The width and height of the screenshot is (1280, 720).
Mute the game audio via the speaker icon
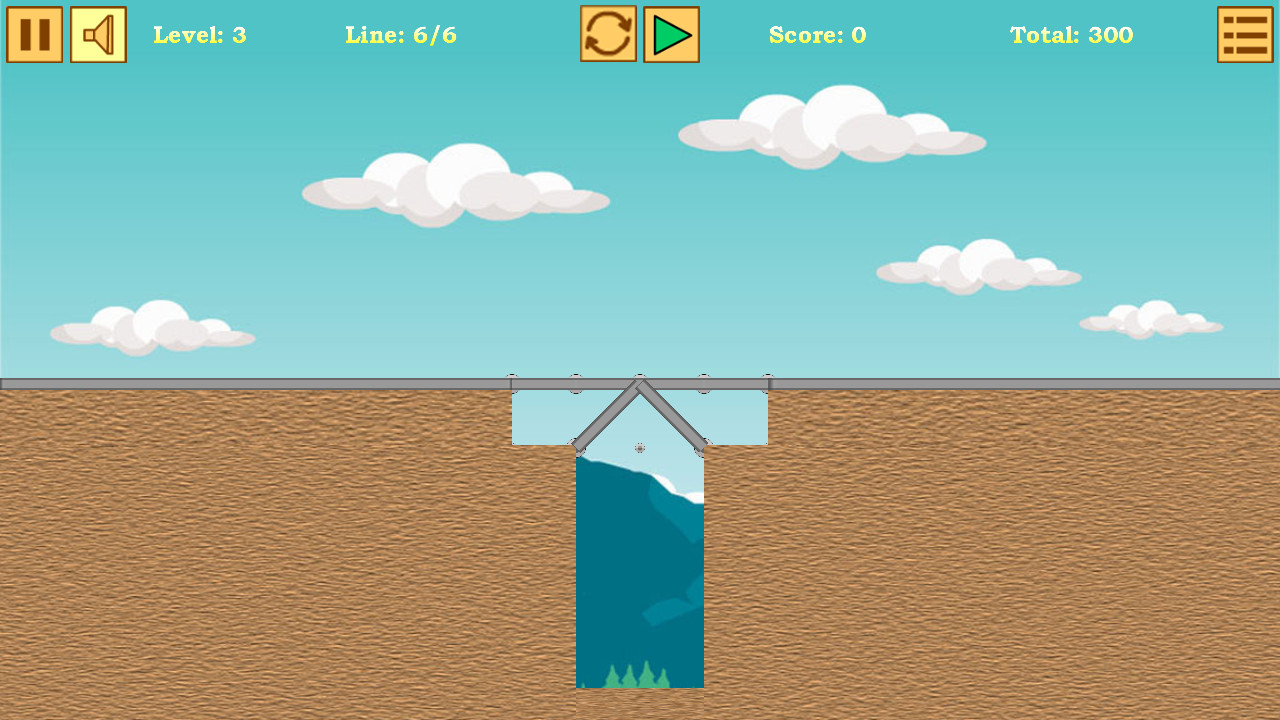98,35
